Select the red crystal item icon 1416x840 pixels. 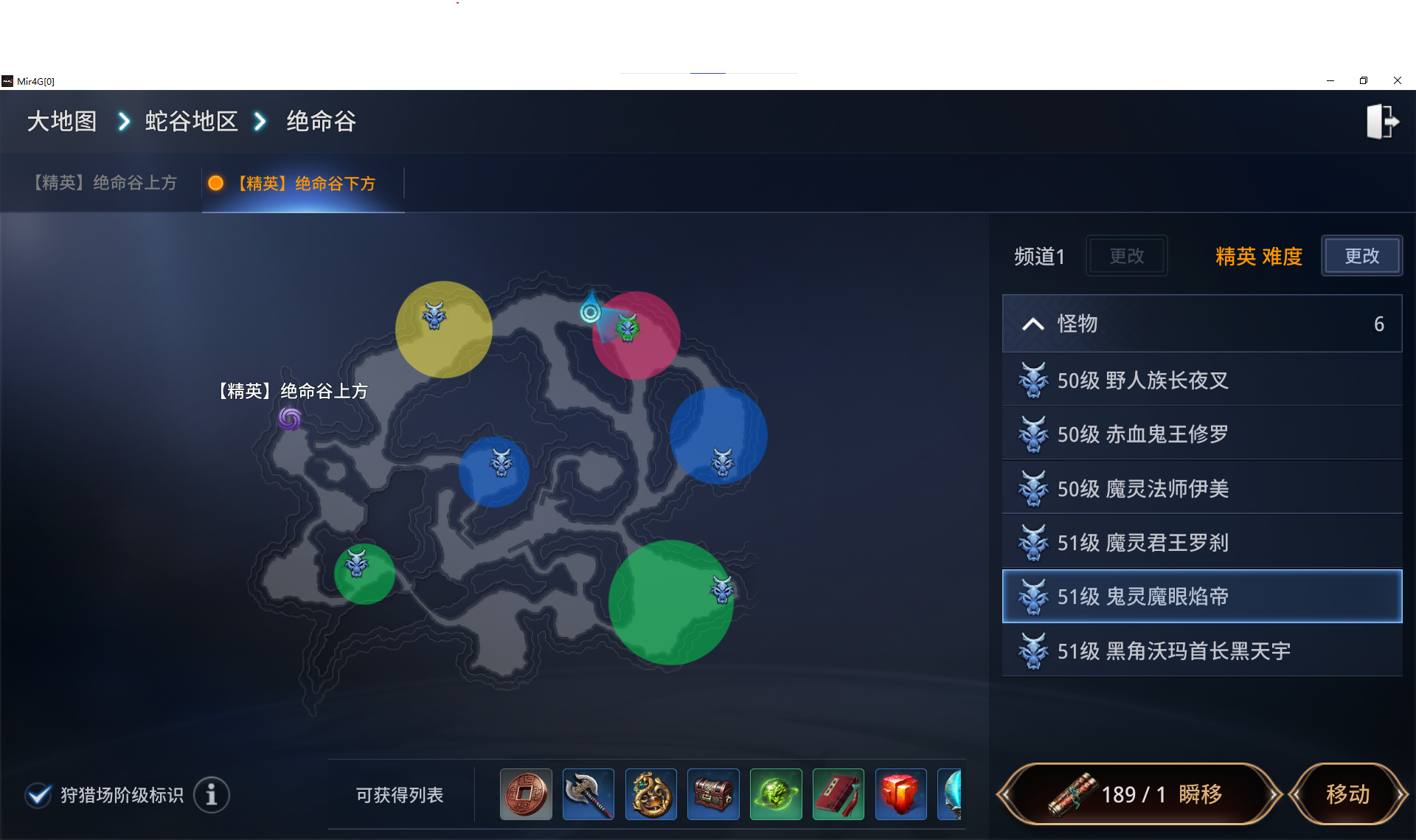coord(901,794)
